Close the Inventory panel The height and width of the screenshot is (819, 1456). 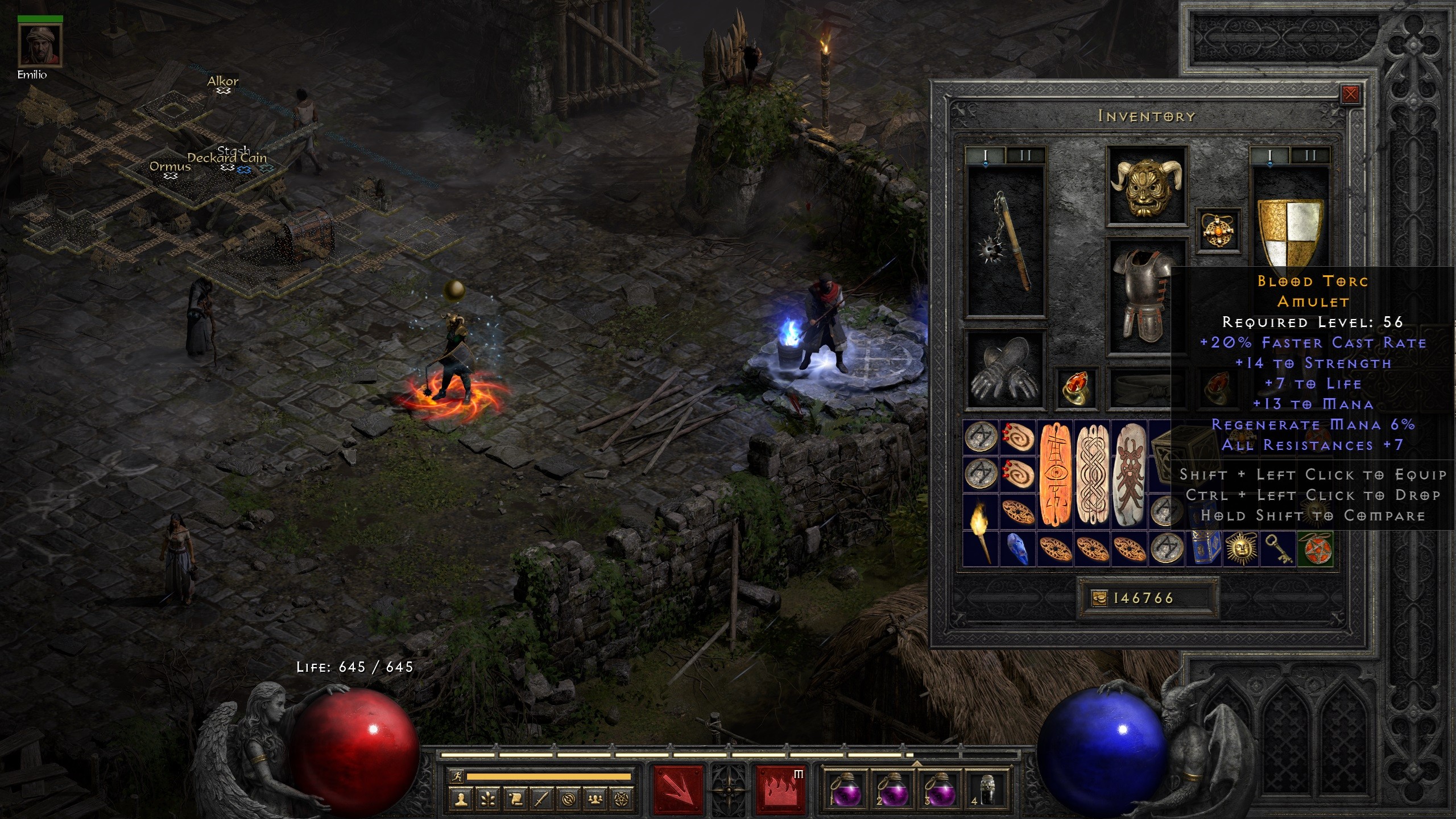[x=1350, y=94]
